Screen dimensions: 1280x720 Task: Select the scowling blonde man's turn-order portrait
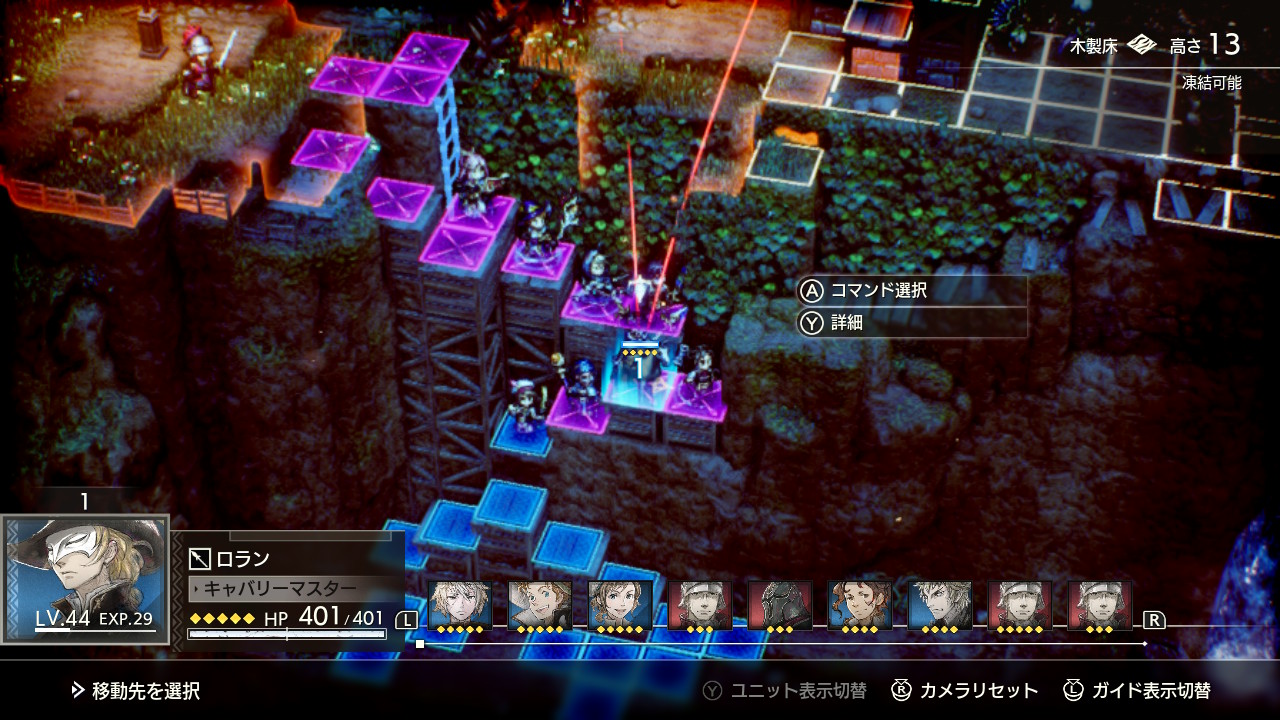click(940, 605)
